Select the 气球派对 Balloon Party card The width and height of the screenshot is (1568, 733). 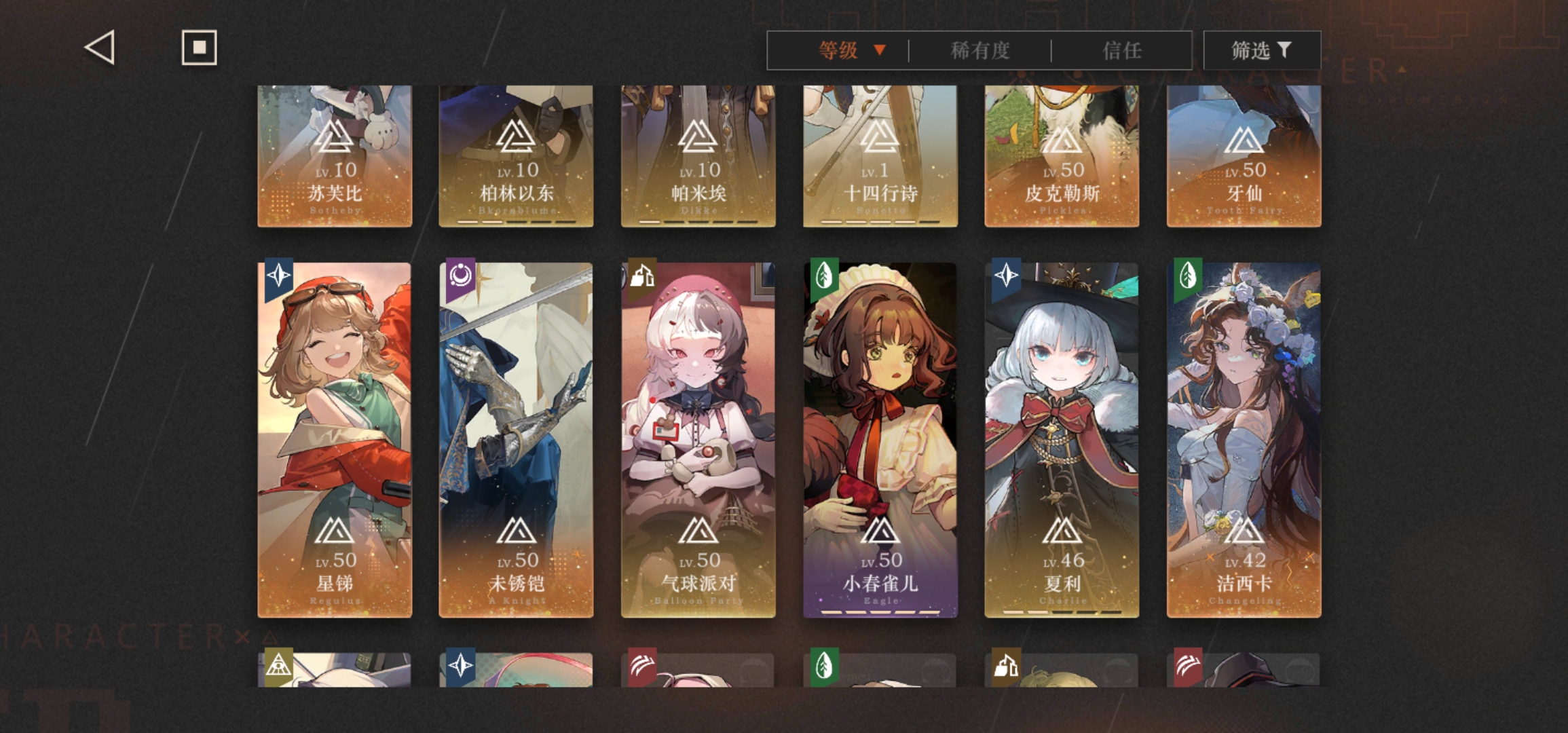click(x=698, y=440)
